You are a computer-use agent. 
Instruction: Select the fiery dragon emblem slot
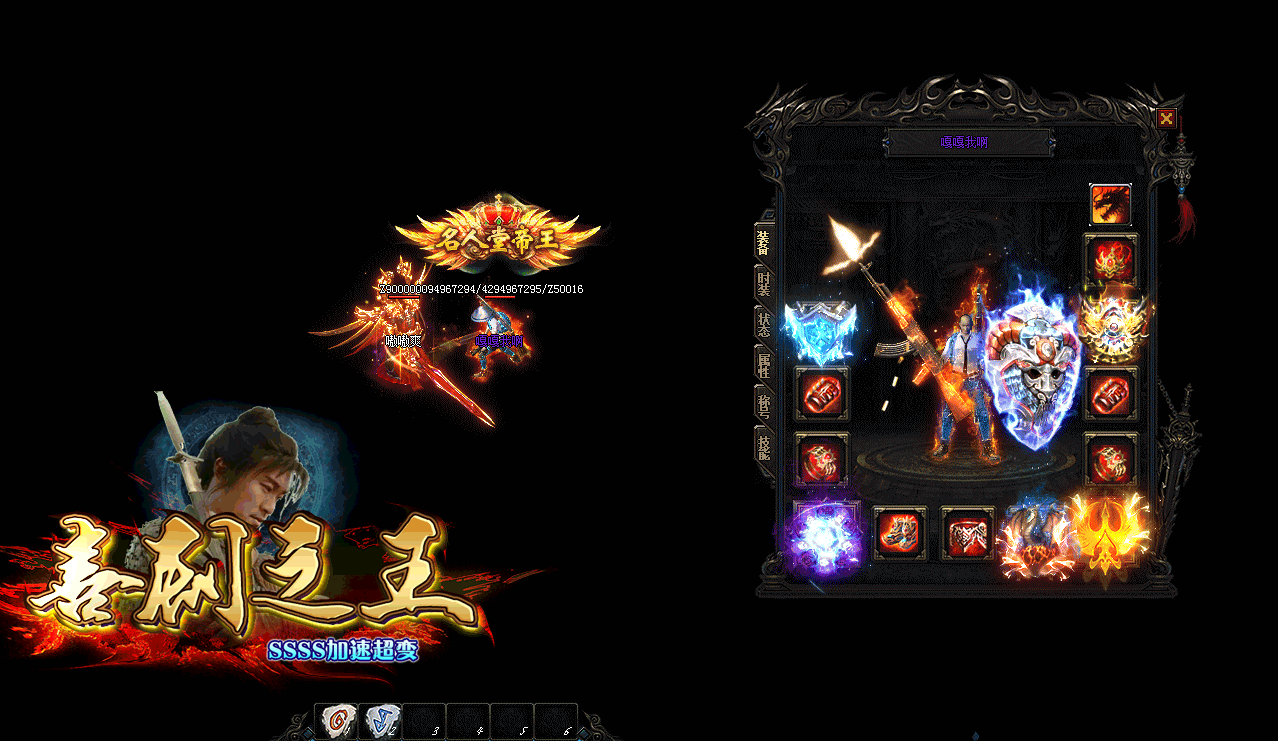click(1036, 538)
